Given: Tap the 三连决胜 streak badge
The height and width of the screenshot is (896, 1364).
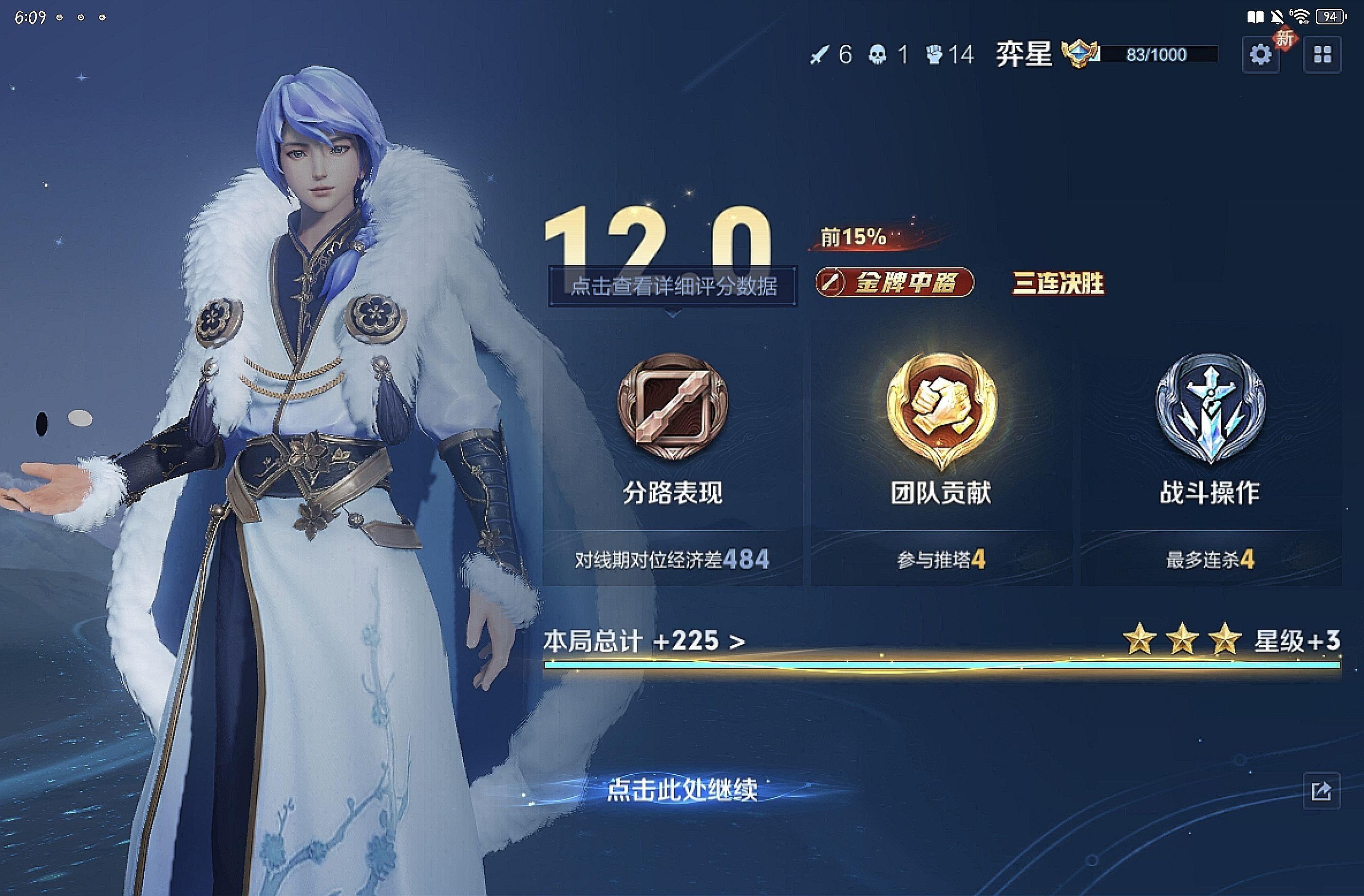Looking at the screenshot, I should (x=1058, y=283).
